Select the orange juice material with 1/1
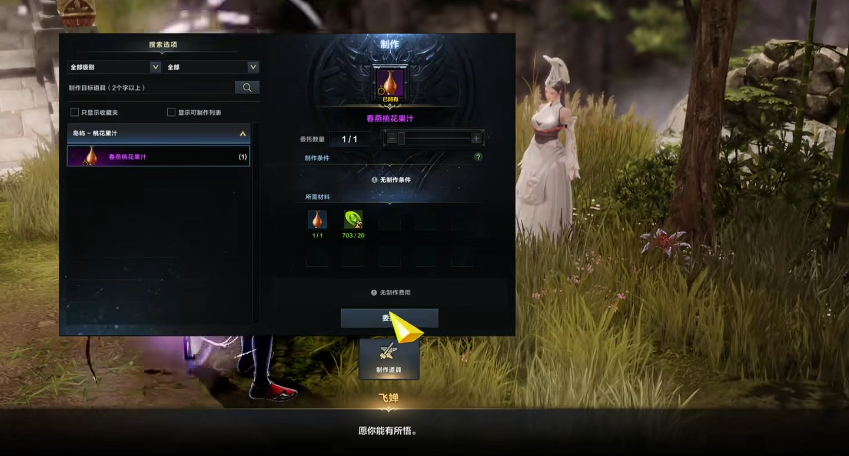849x456 pixels. pos(317,220)
